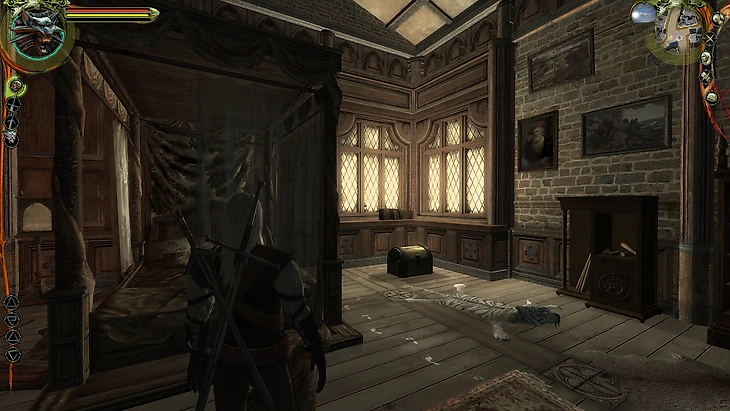
Task: Pick the Quen sign, the downward-pointing triangle
Action: [12, 354]
